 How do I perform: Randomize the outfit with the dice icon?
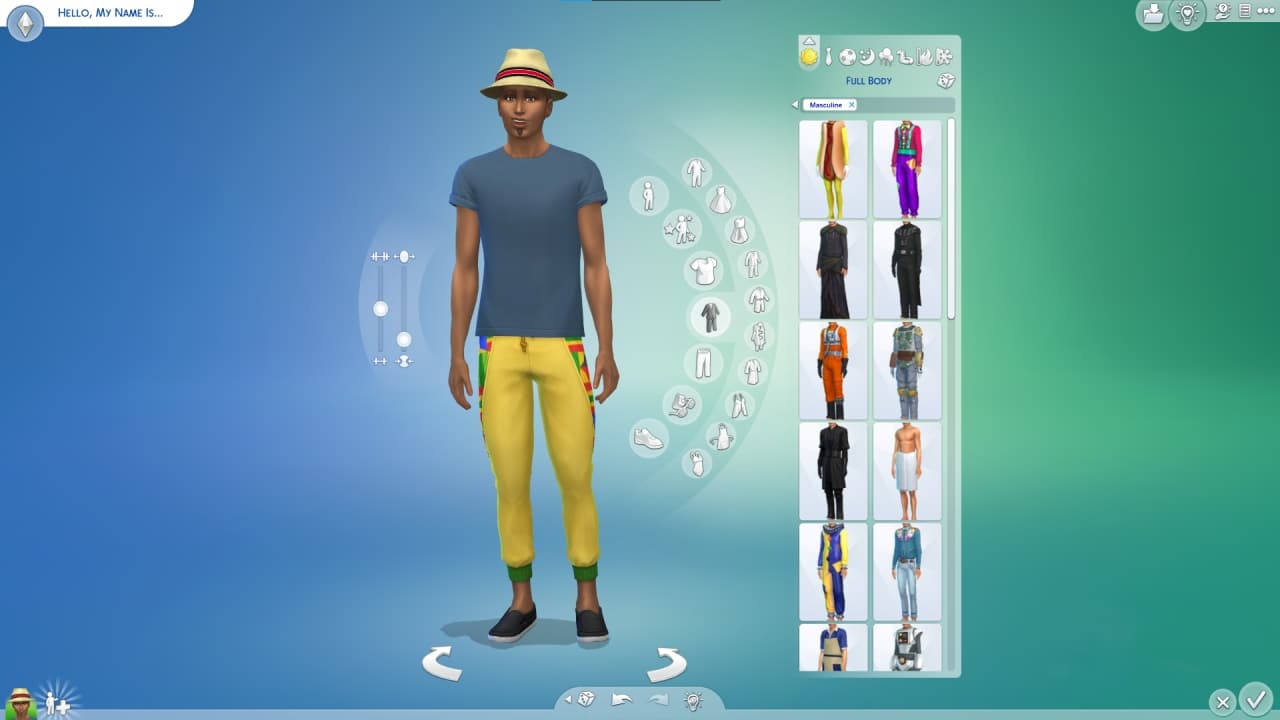944,81
